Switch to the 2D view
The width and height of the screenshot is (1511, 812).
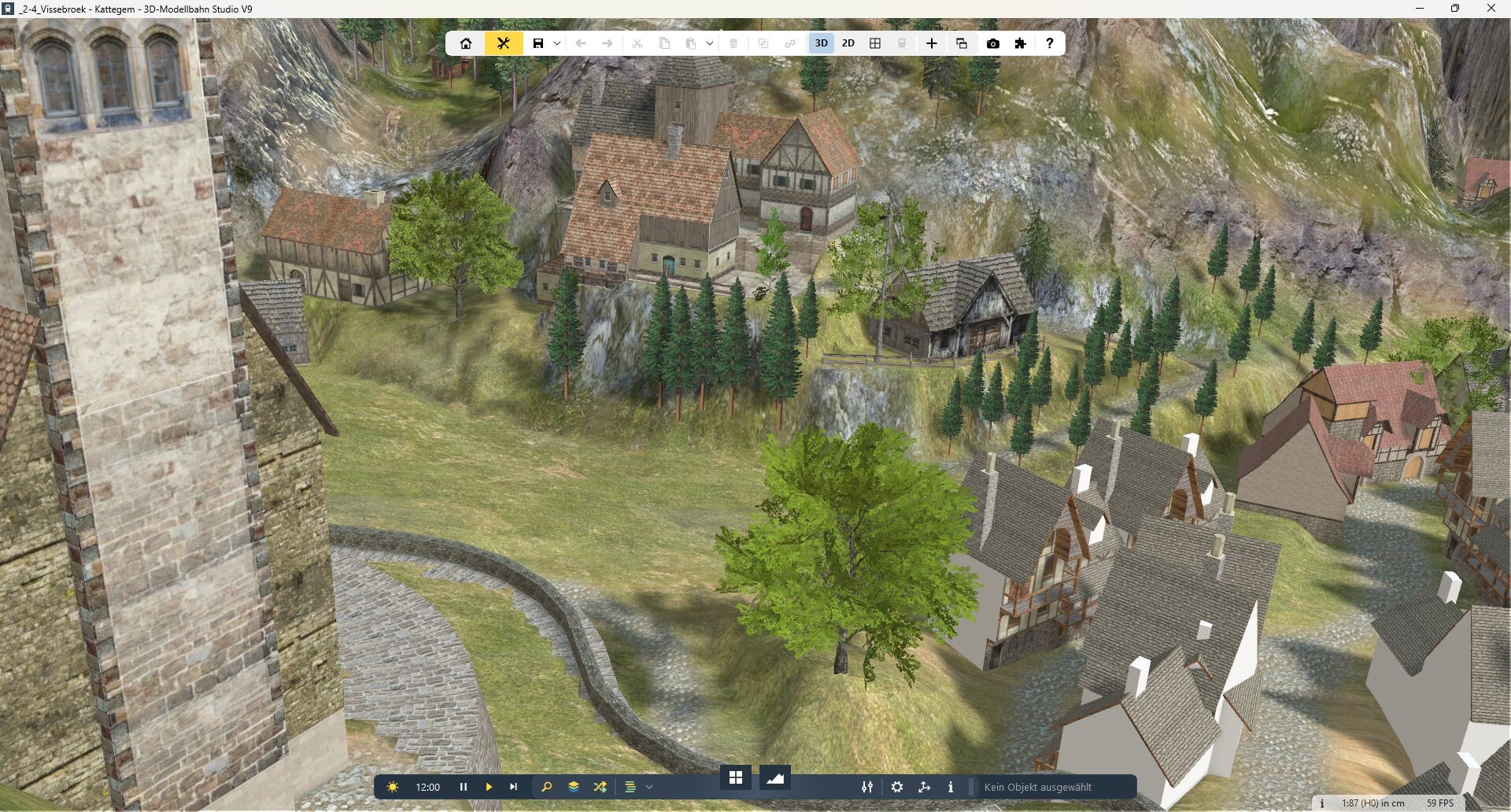tap(848, 43)
